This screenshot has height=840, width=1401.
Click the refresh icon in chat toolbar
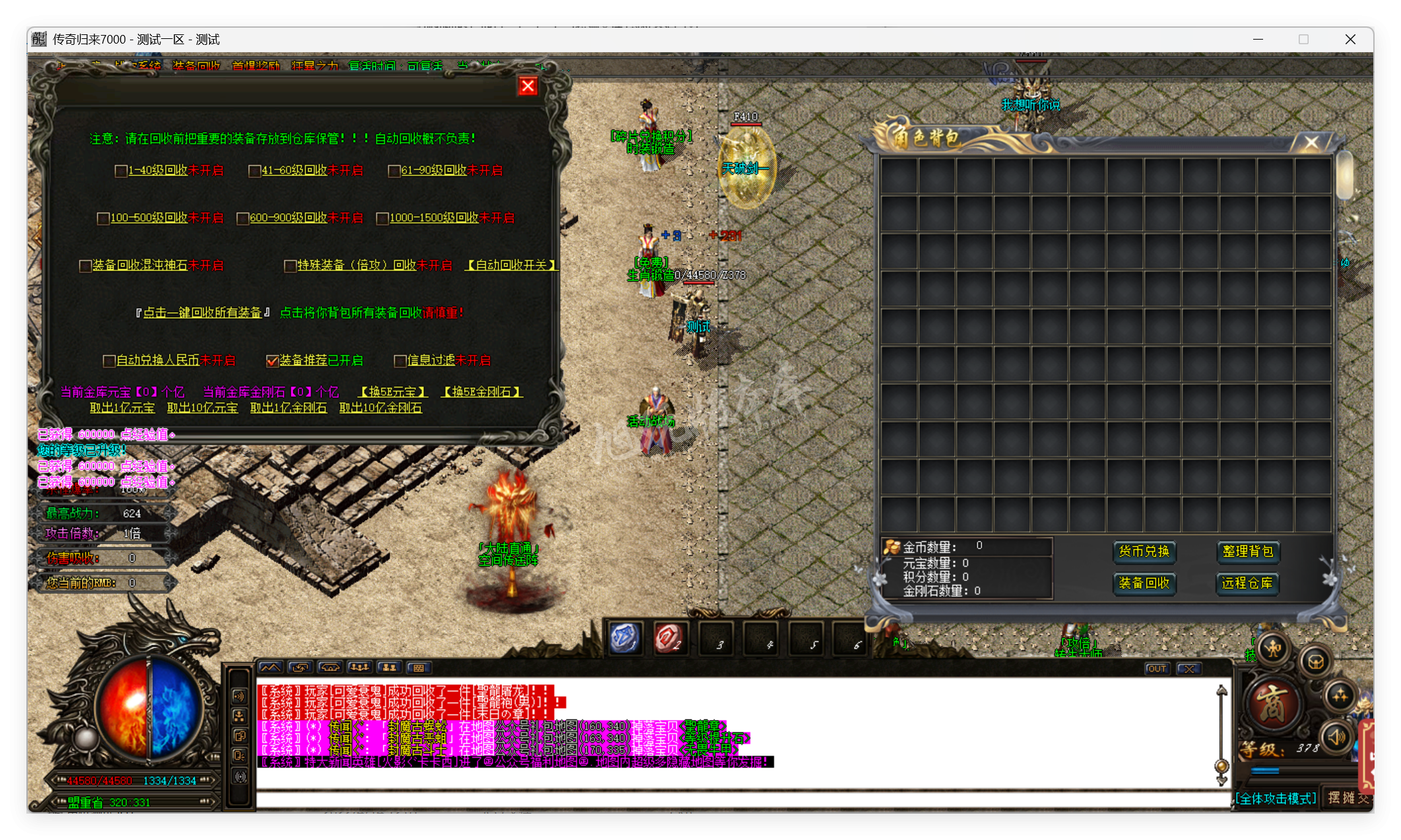[x=299, y=667]
